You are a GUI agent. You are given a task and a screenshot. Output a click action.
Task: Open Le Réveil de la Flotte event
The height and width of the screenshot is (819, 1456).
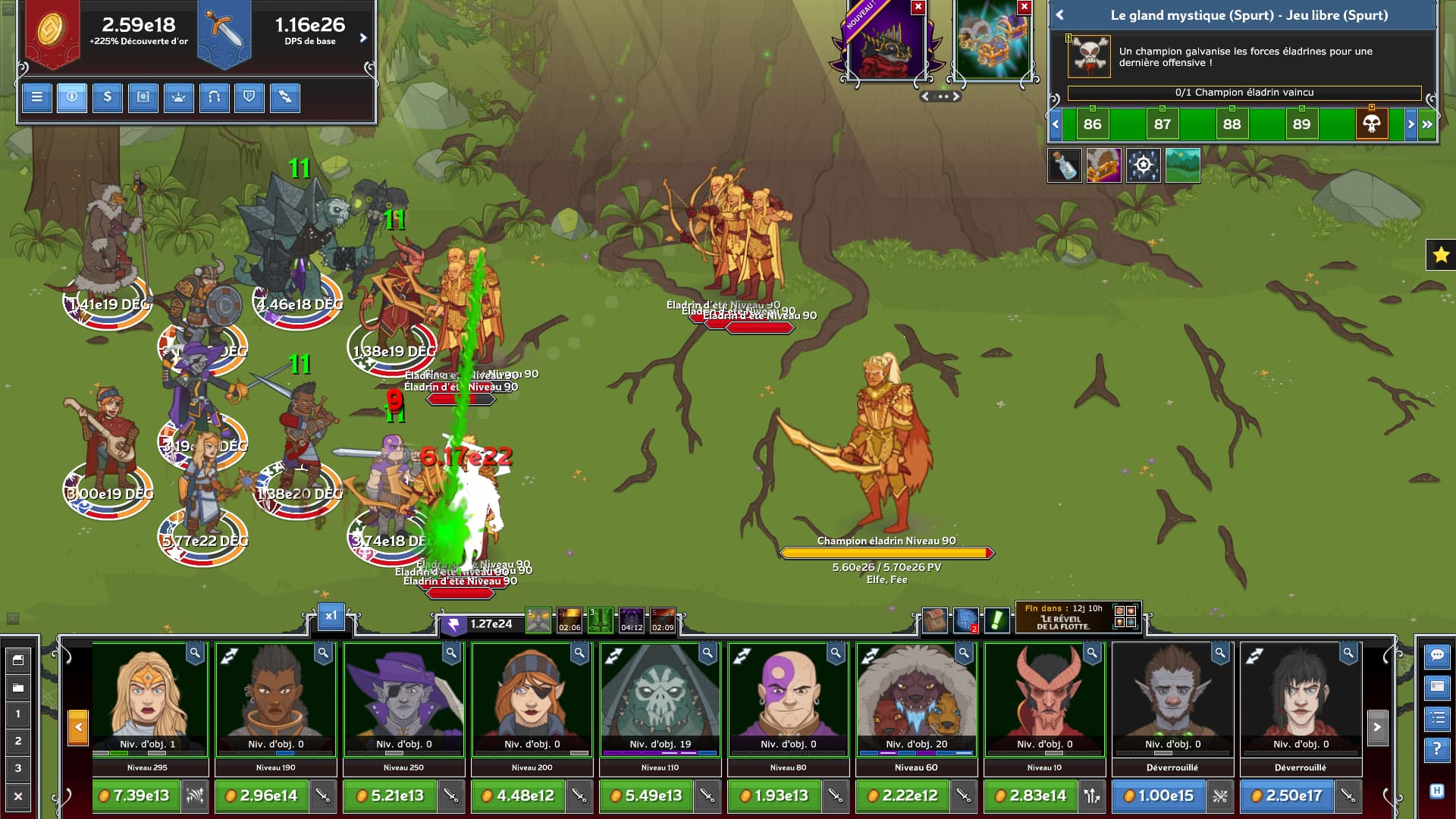(x=1063, y=618)
